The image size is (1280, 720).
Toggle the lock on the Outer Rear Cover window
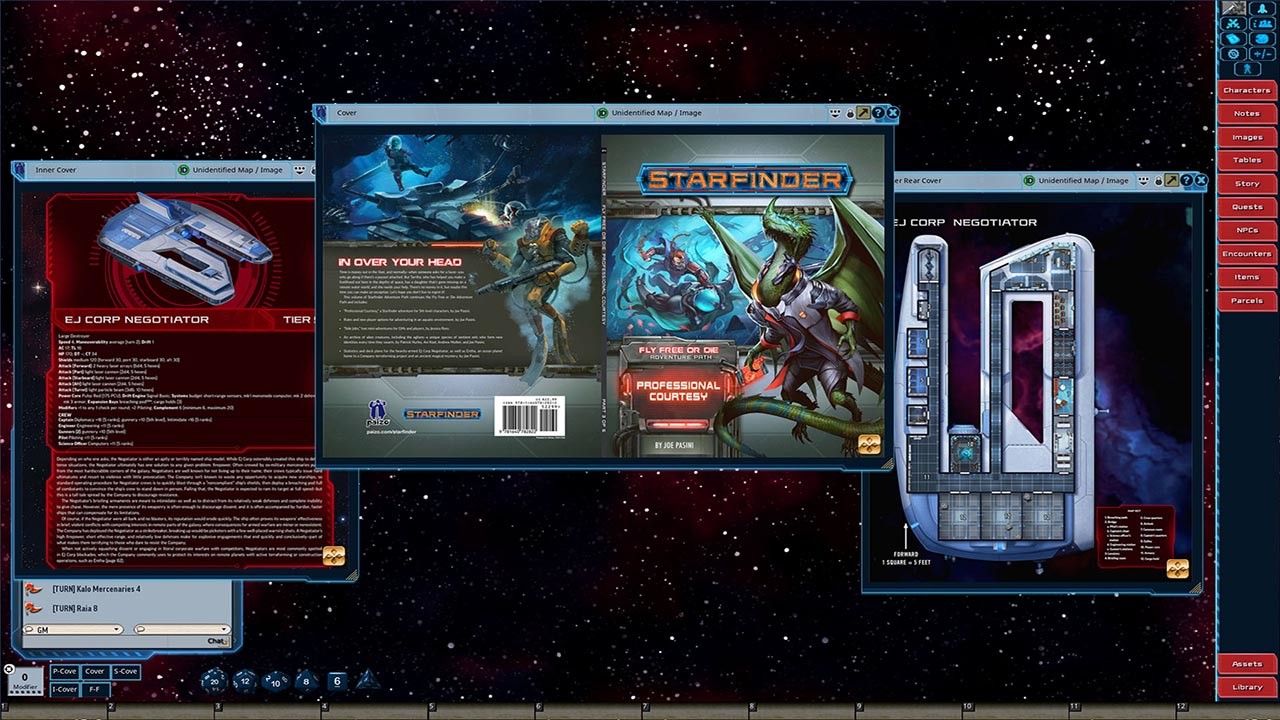click(x=1159, y=181)
